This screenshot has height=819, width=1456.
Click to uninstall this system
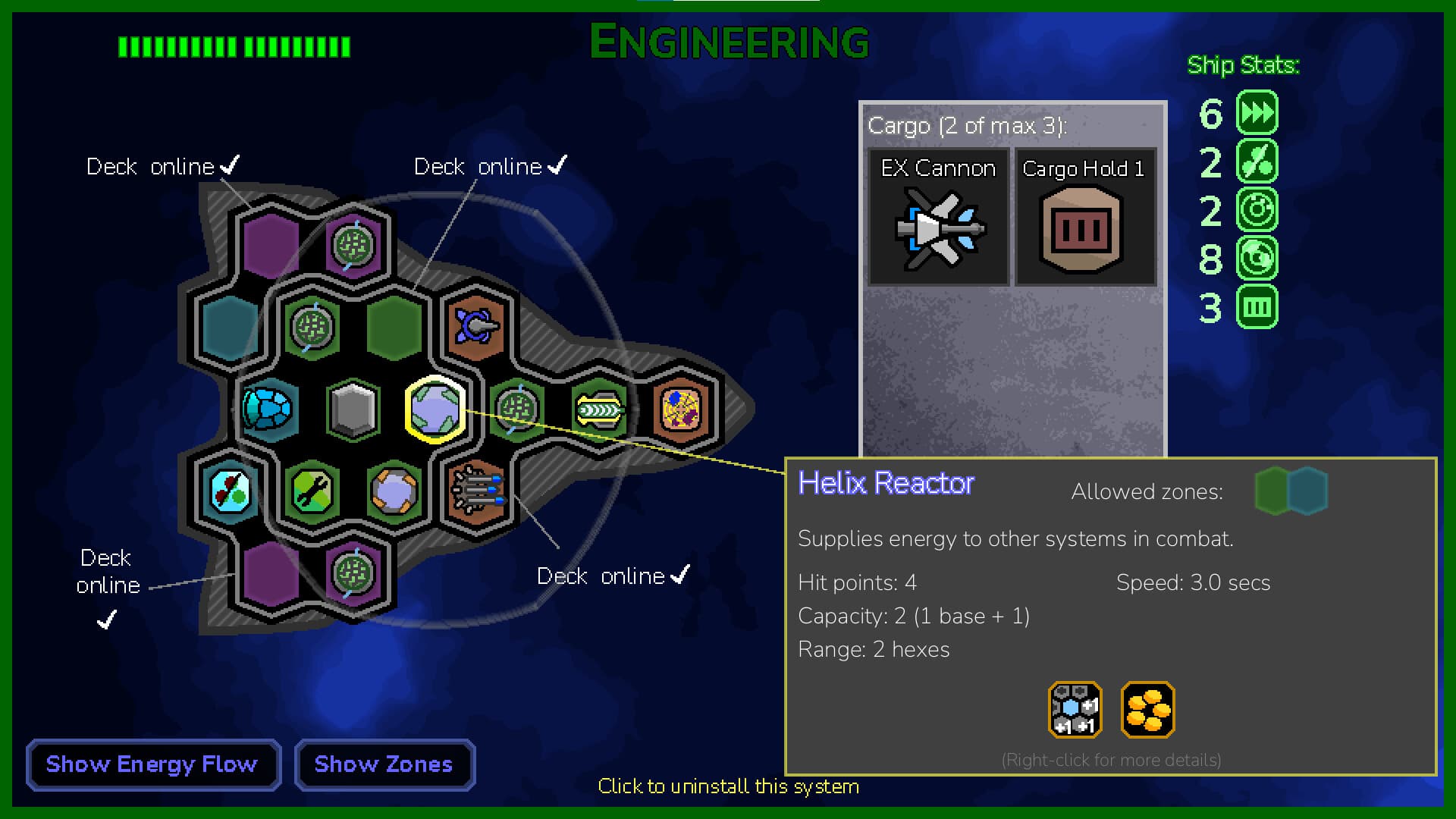728,786
